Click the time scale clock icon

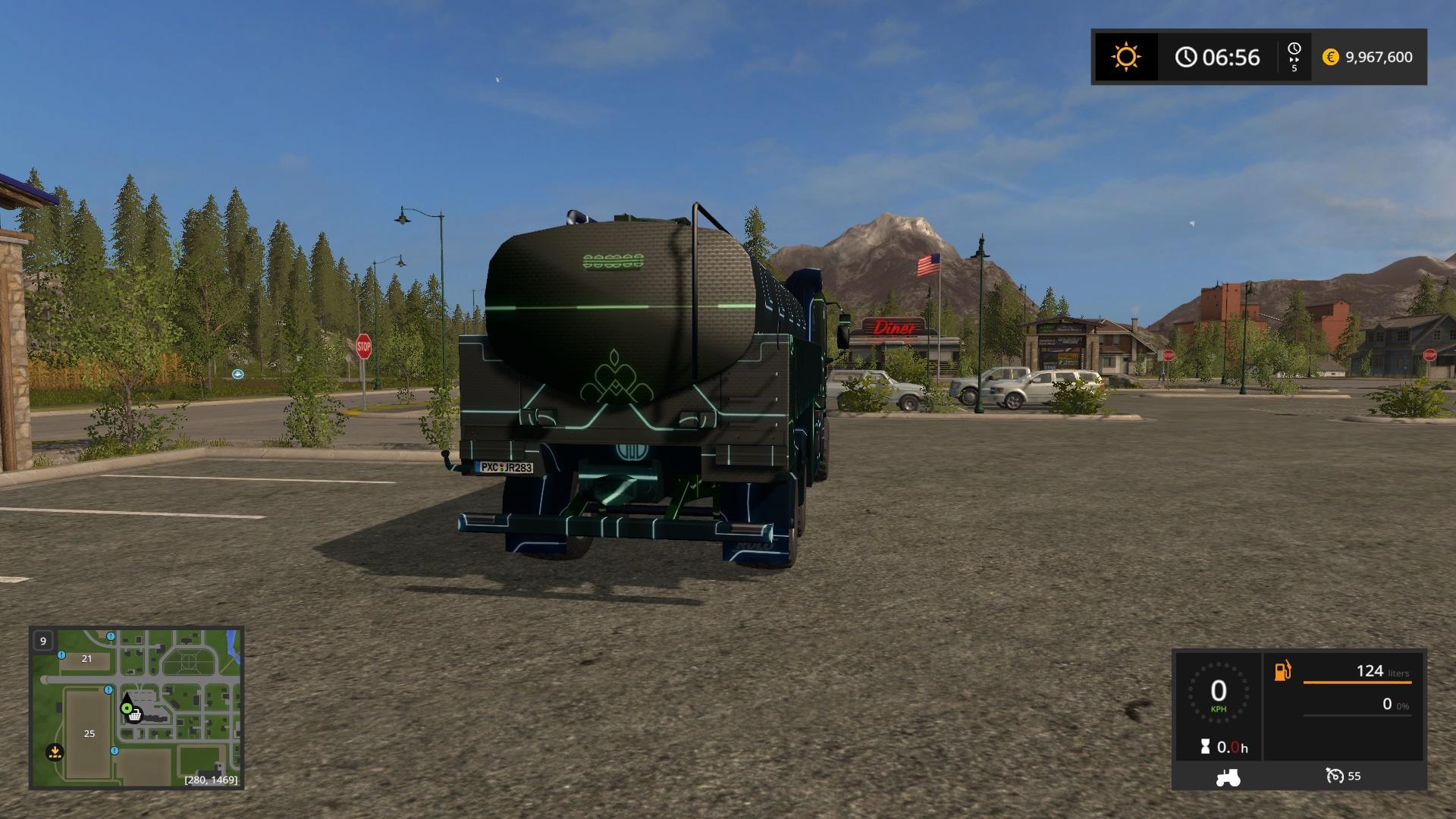[x=1294, y=49]
